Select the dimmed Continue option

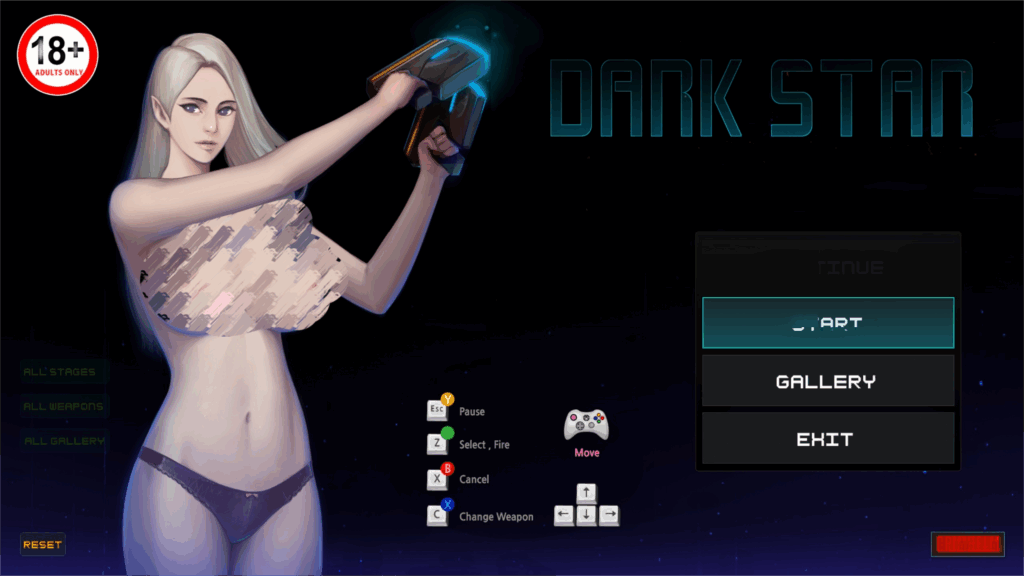tap(827, 267)
